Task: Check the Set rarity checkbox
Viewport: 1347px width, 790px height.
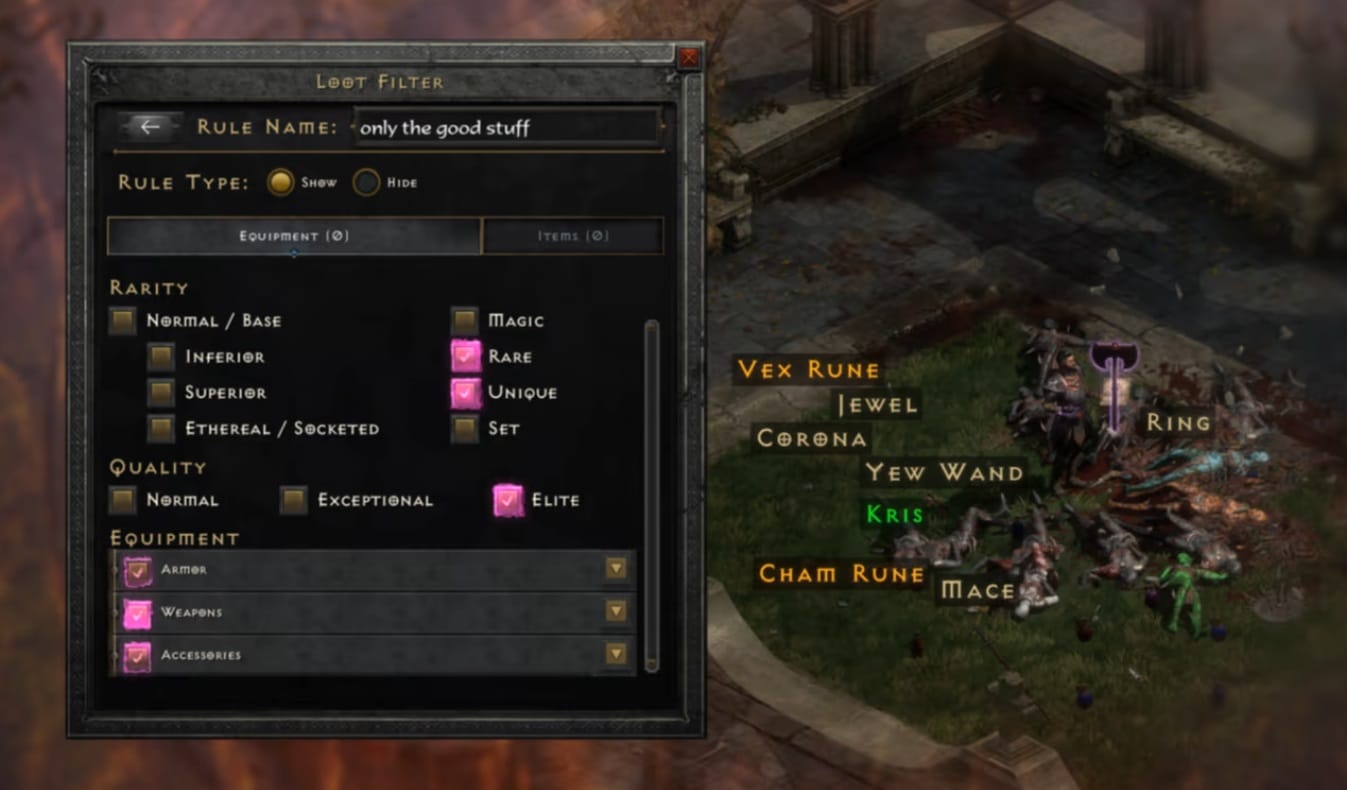Action: [464, 429]
